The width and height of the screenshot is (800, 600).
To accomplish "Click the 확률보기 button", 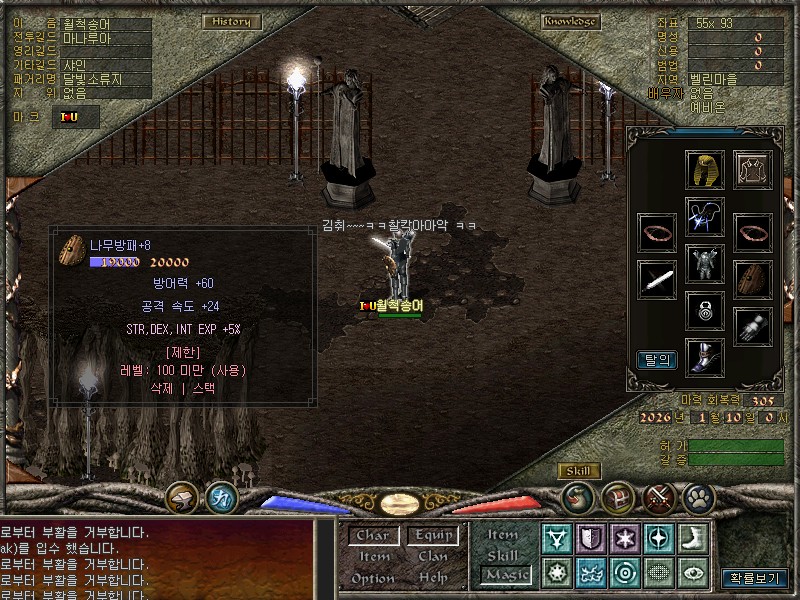I will click(755, 578).
